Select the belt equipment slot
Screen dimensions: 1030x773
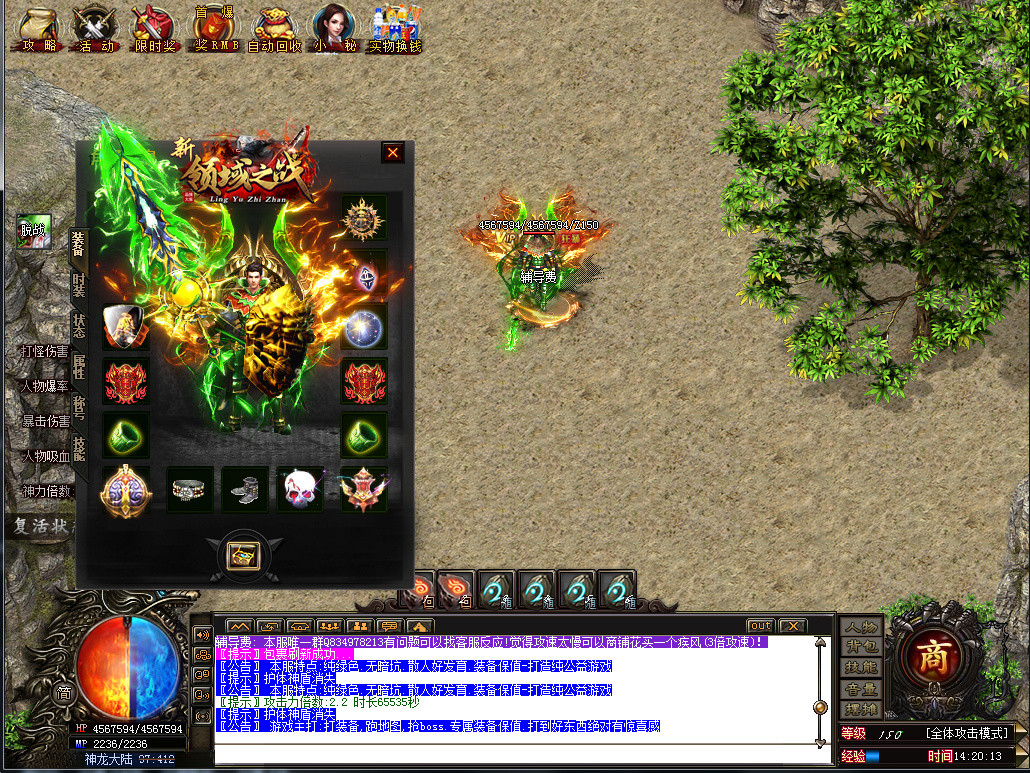pos(190,489)
